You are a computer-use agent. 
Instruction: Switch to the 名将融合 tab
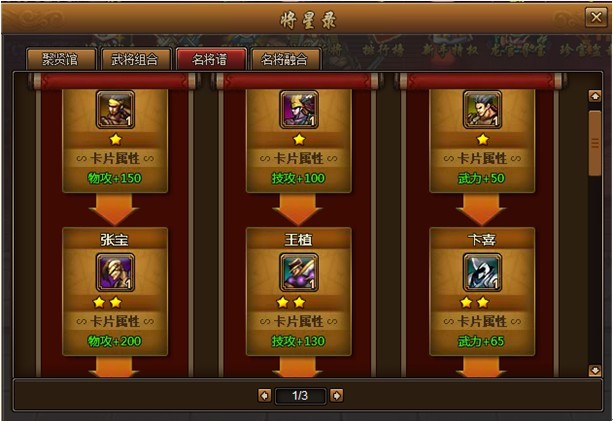(x=285, y=58)
